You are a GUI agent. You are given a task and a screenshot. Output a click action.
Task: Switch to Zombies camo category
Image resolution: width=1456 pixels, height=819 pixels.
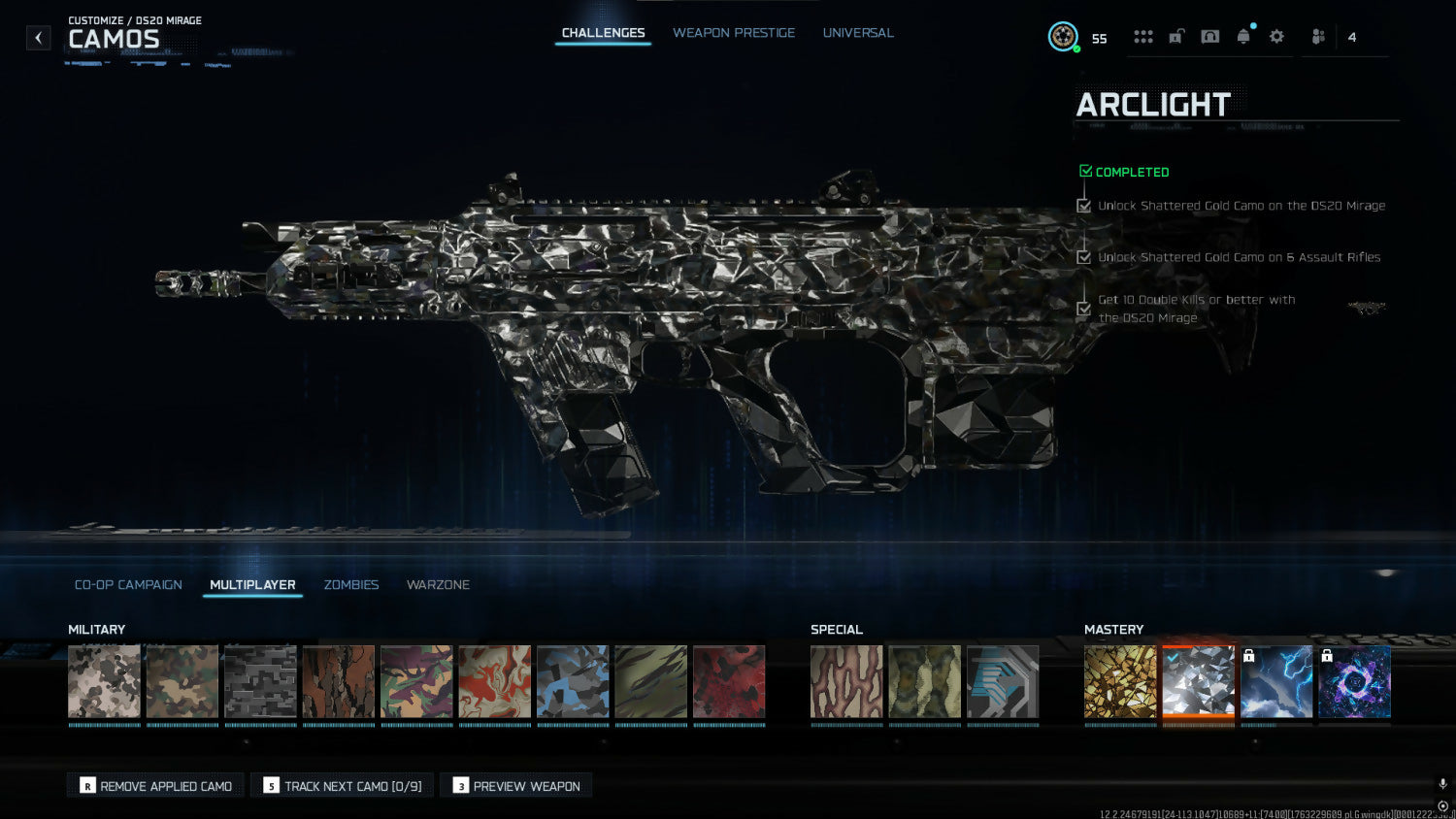tap(350, 585)
